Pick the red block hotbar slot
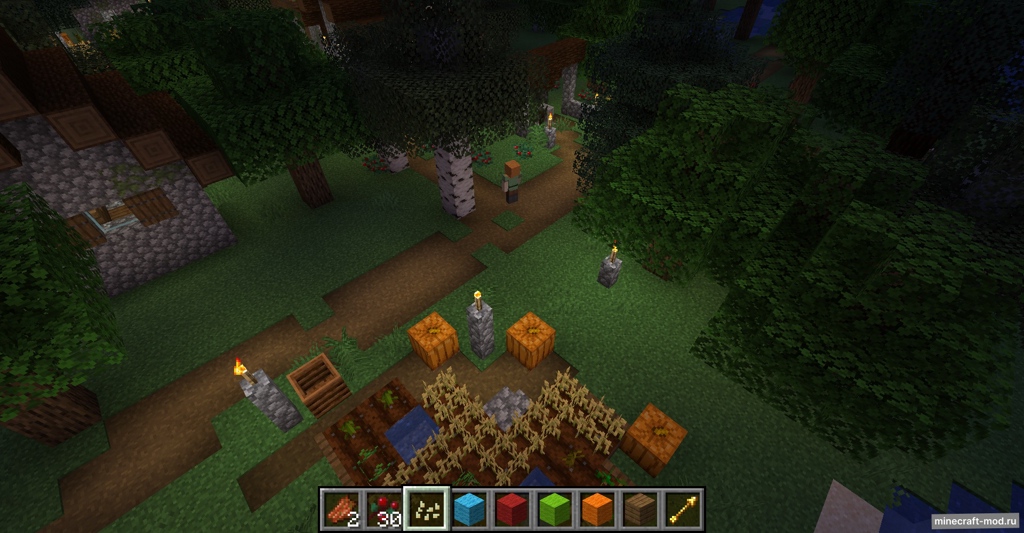This screenshot has width=1024, height=533. click(x=512, y=510)
